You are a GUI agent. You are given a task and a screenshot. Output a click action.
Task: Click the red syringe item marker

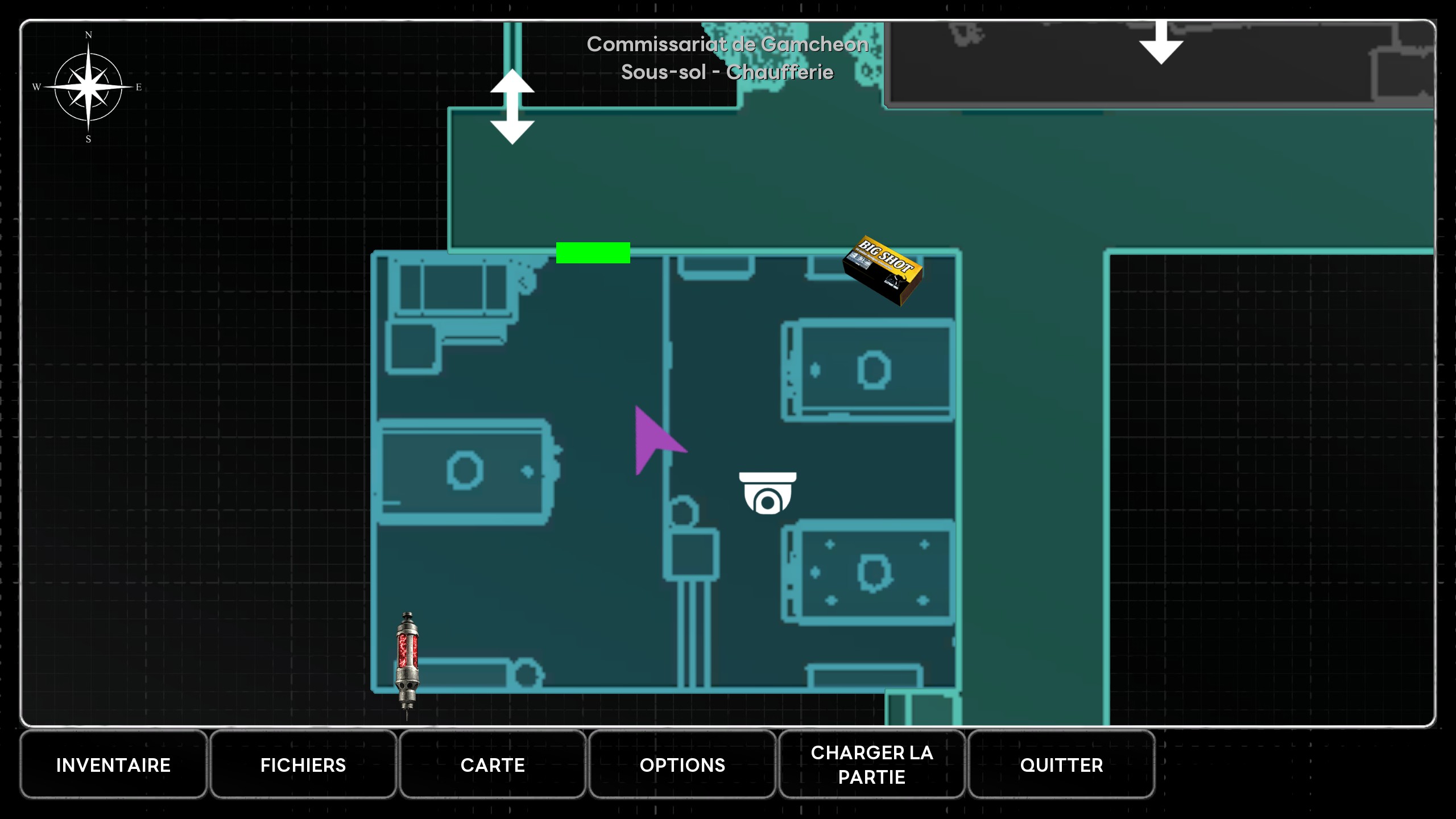(407, 663)
